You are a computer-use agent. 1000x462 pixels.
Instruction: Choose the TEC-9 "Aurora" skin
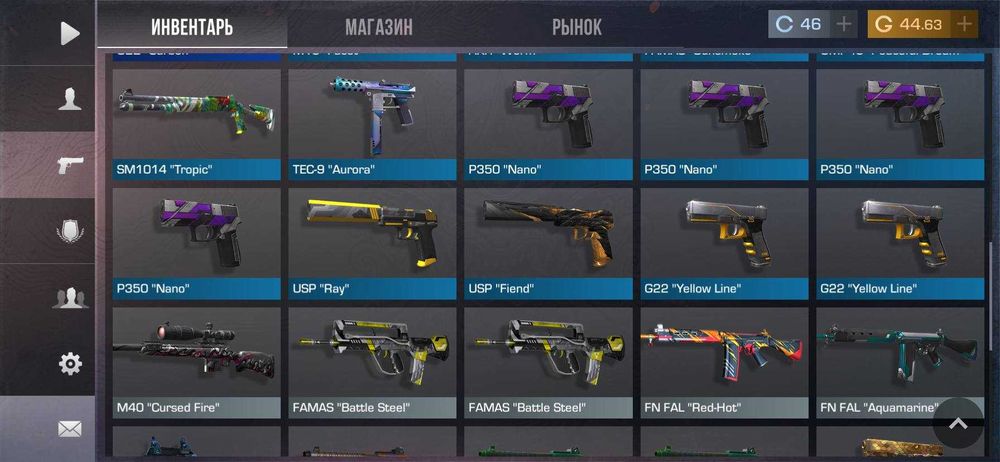[372, 122]
